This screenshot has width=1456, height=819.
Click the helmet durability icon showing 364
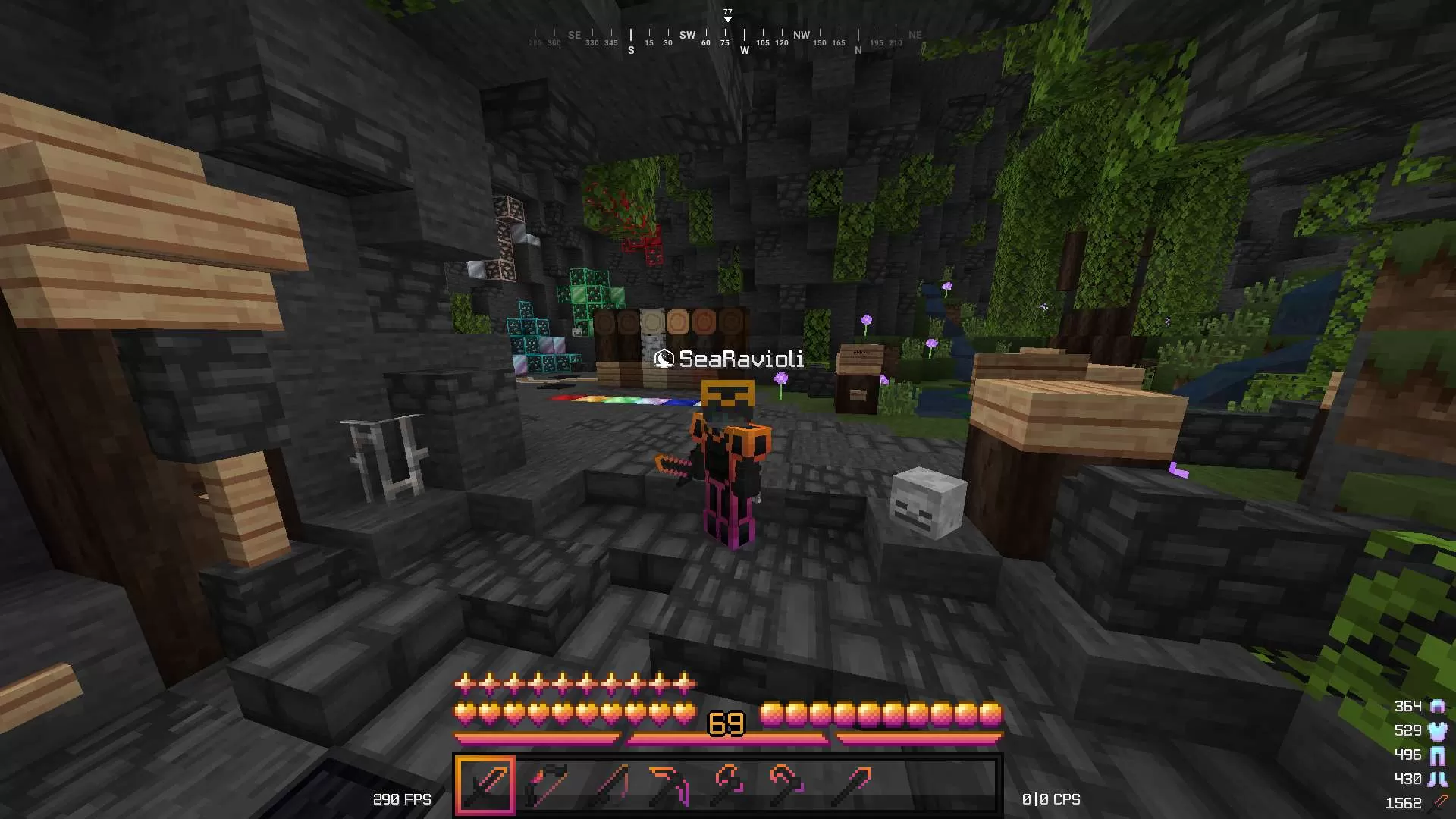point(1438,707)
